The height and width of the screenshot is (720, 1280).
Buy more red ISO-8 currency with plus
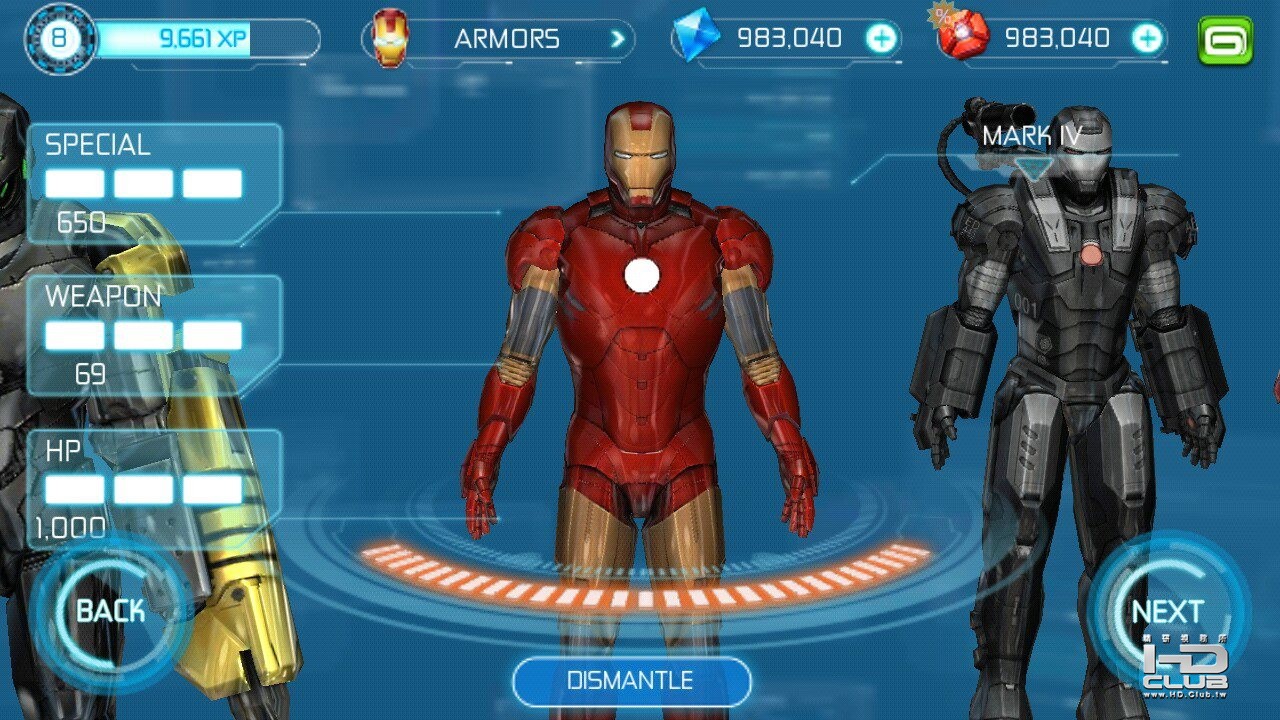point(1146,39)
